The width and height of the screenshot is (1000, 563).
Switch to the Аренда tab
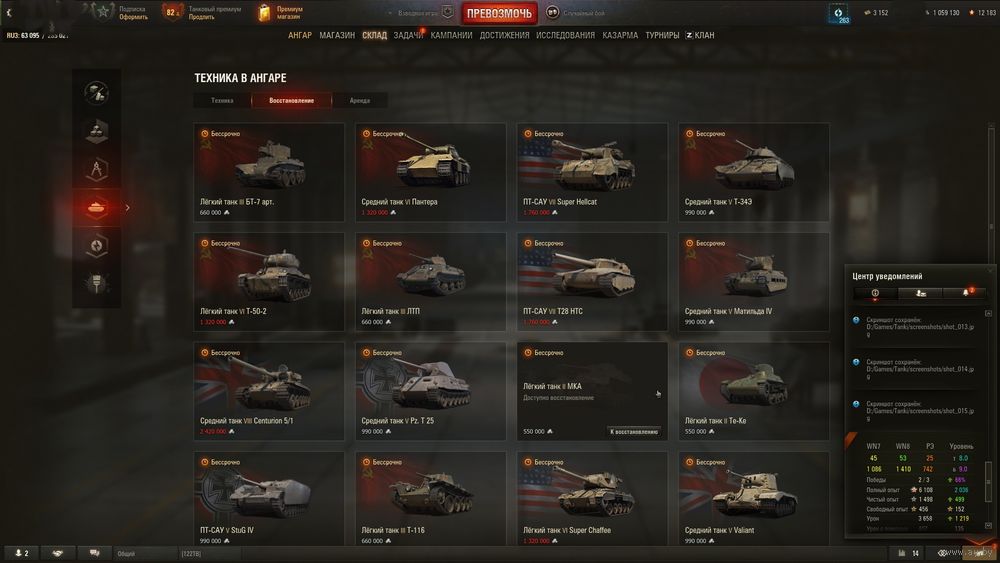click(x=359, y=100)
